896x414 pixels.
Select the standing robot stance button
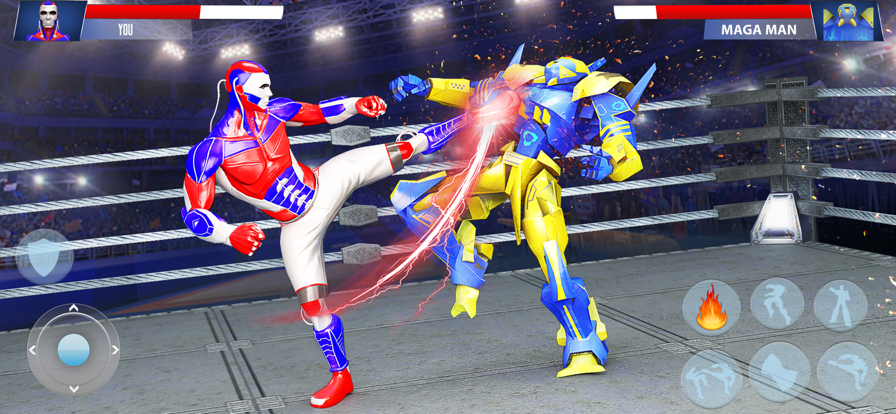pyautogui.click(x=840, y=304)
